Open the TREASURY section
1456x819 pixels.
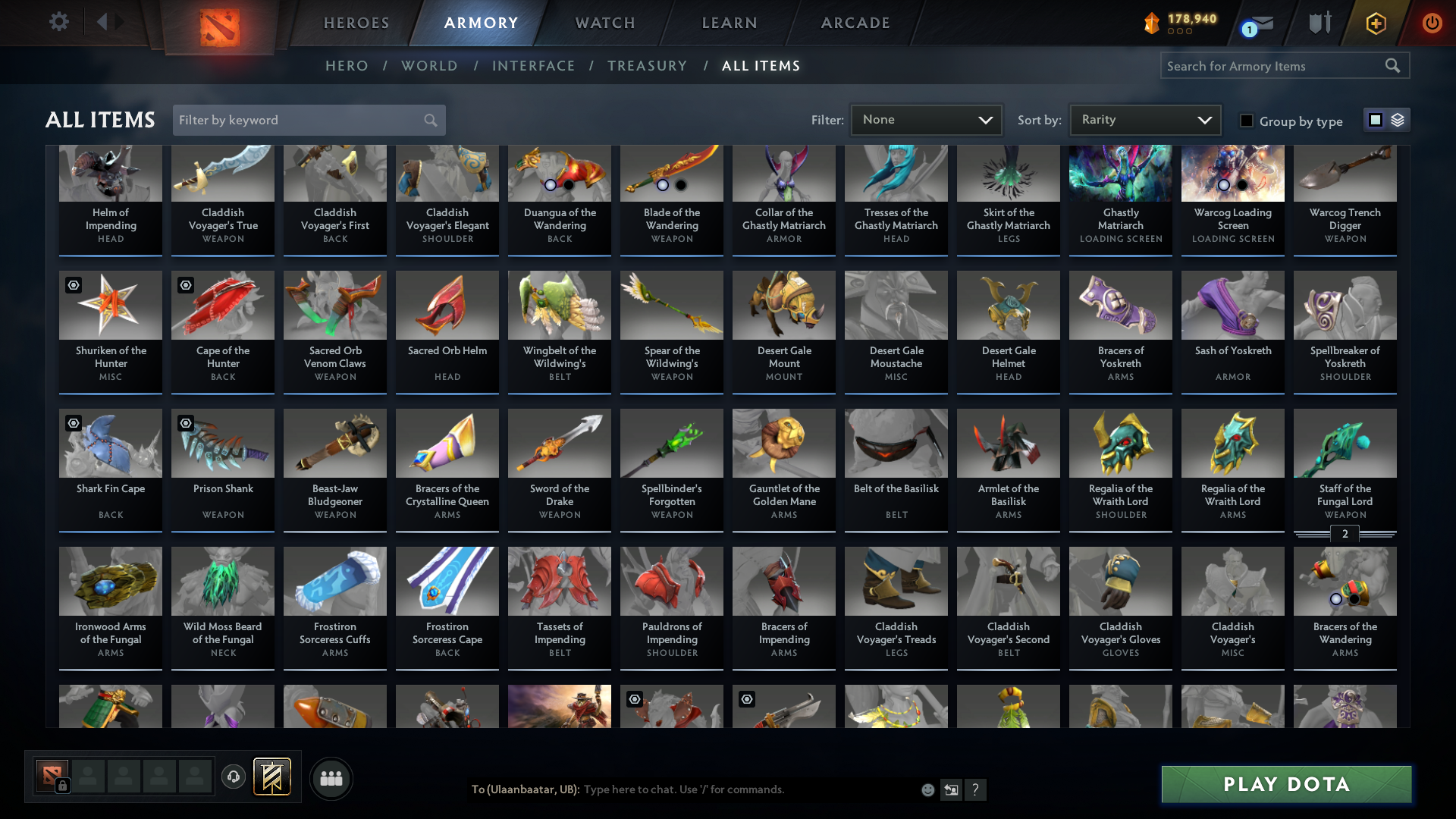point(647,66)
